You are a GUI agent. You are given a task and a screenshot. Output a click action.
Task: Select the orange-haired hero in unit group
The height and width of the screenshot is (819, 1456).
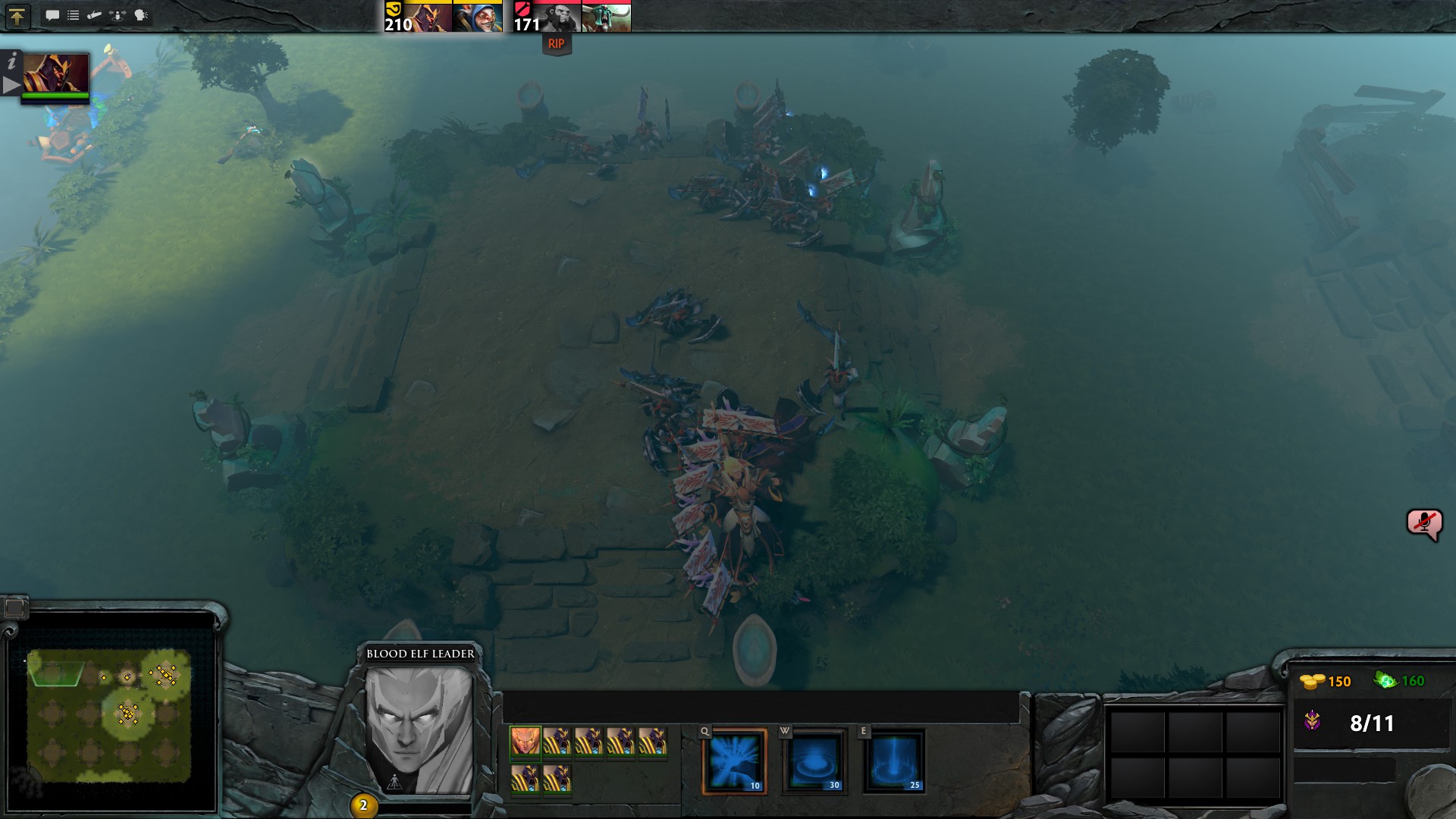point(525,741)
